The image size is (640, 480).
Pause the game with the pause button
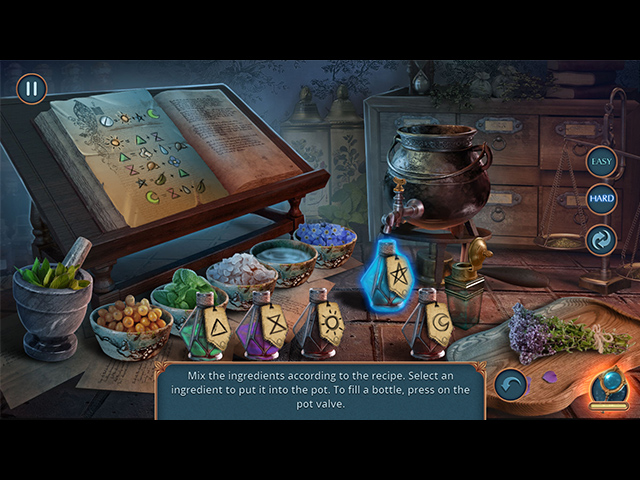point(31,88)
